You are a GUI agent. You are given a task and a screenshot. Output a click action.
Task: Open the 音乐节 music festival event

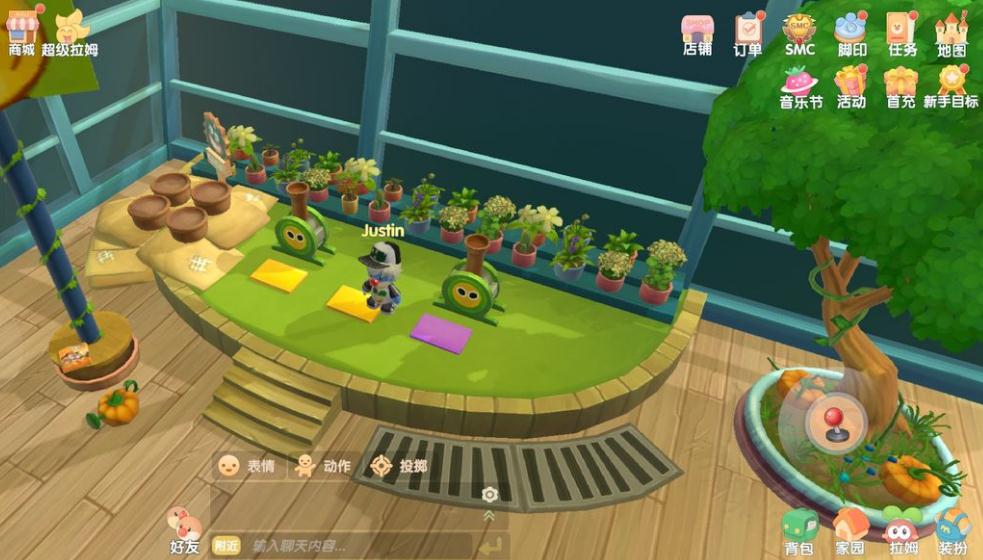click(801, 85)
